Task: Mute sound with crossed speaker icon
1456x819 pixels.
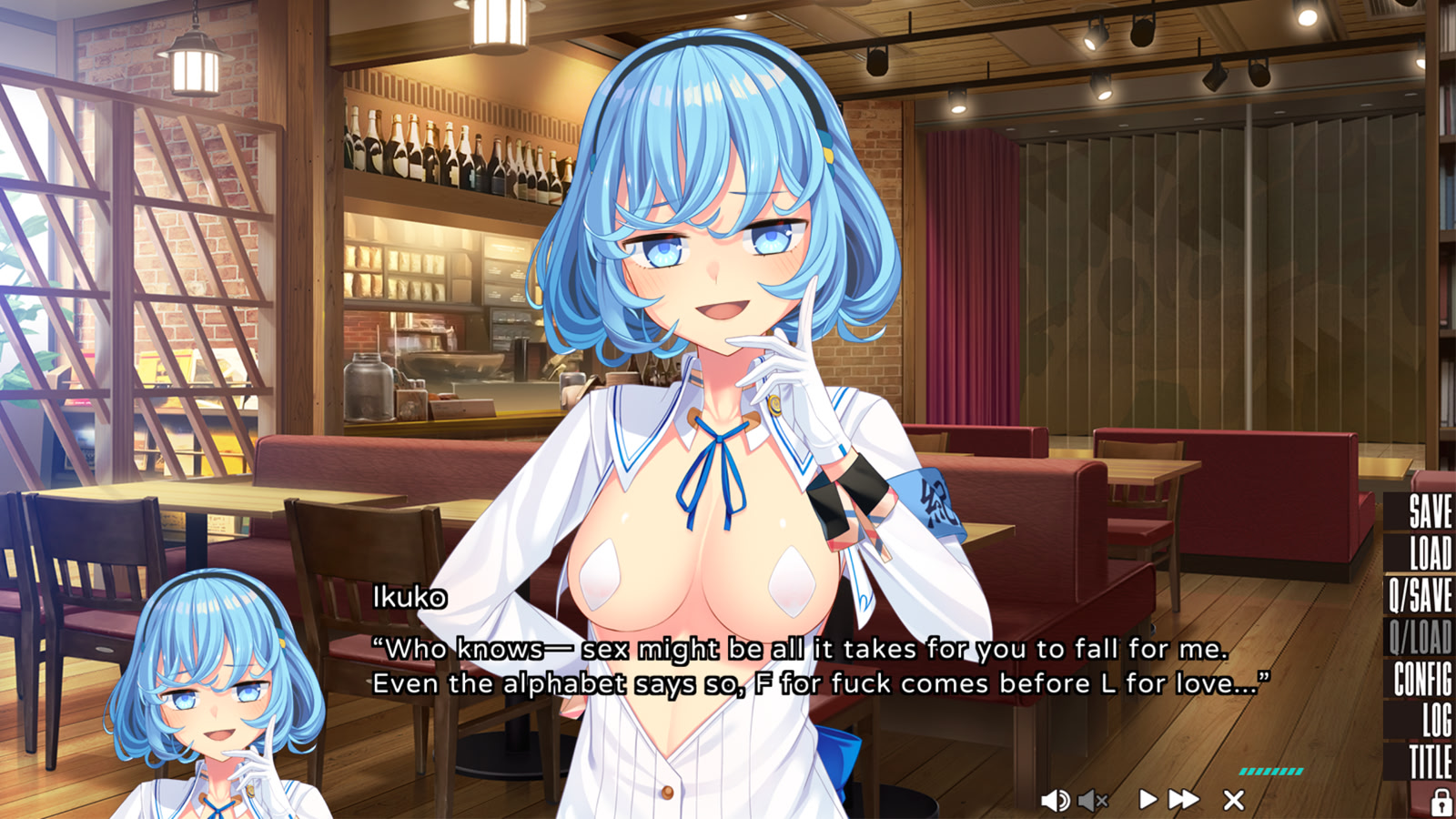Action: [x=1093, y=801]
